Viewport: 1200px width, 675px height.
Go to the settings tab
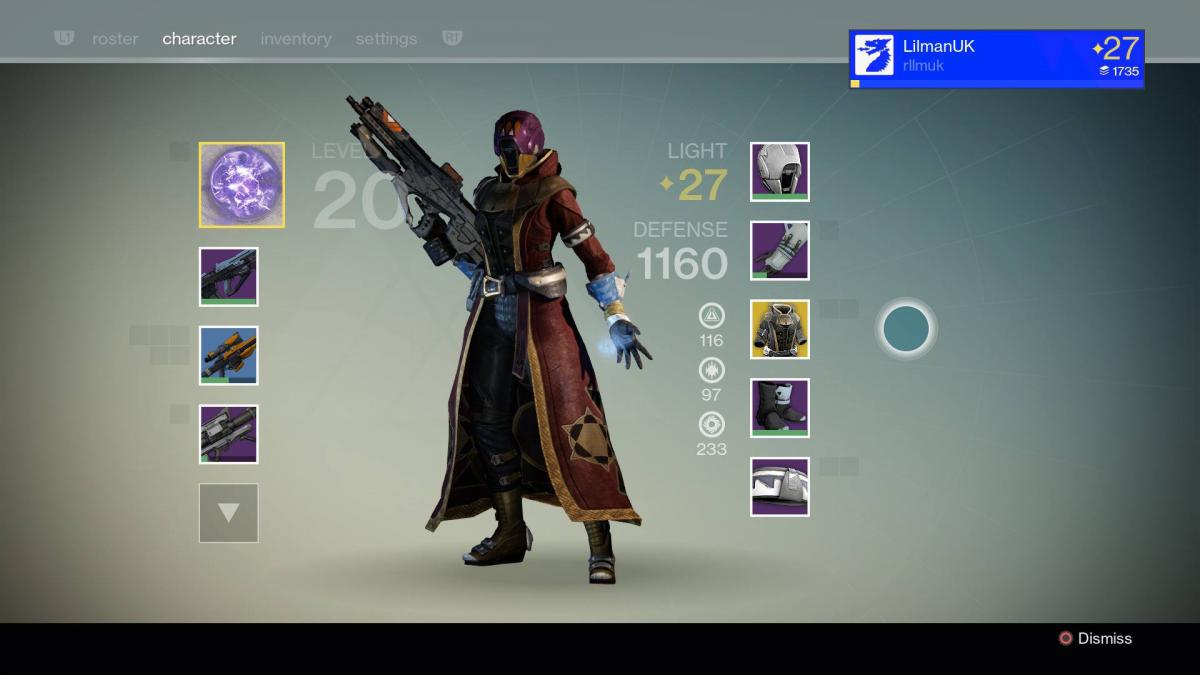[386, 39]
